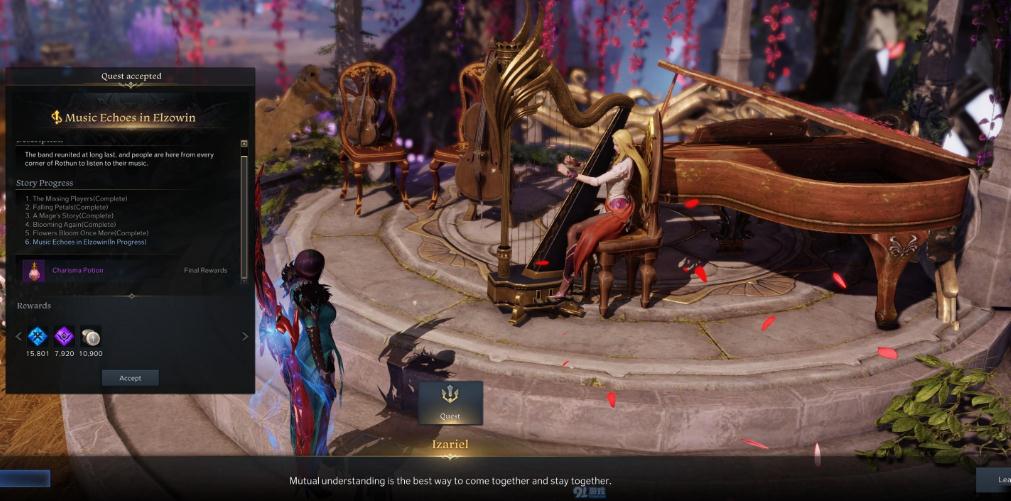Accept the Music Echoes in Elzowin quest

tap(130, 378)
